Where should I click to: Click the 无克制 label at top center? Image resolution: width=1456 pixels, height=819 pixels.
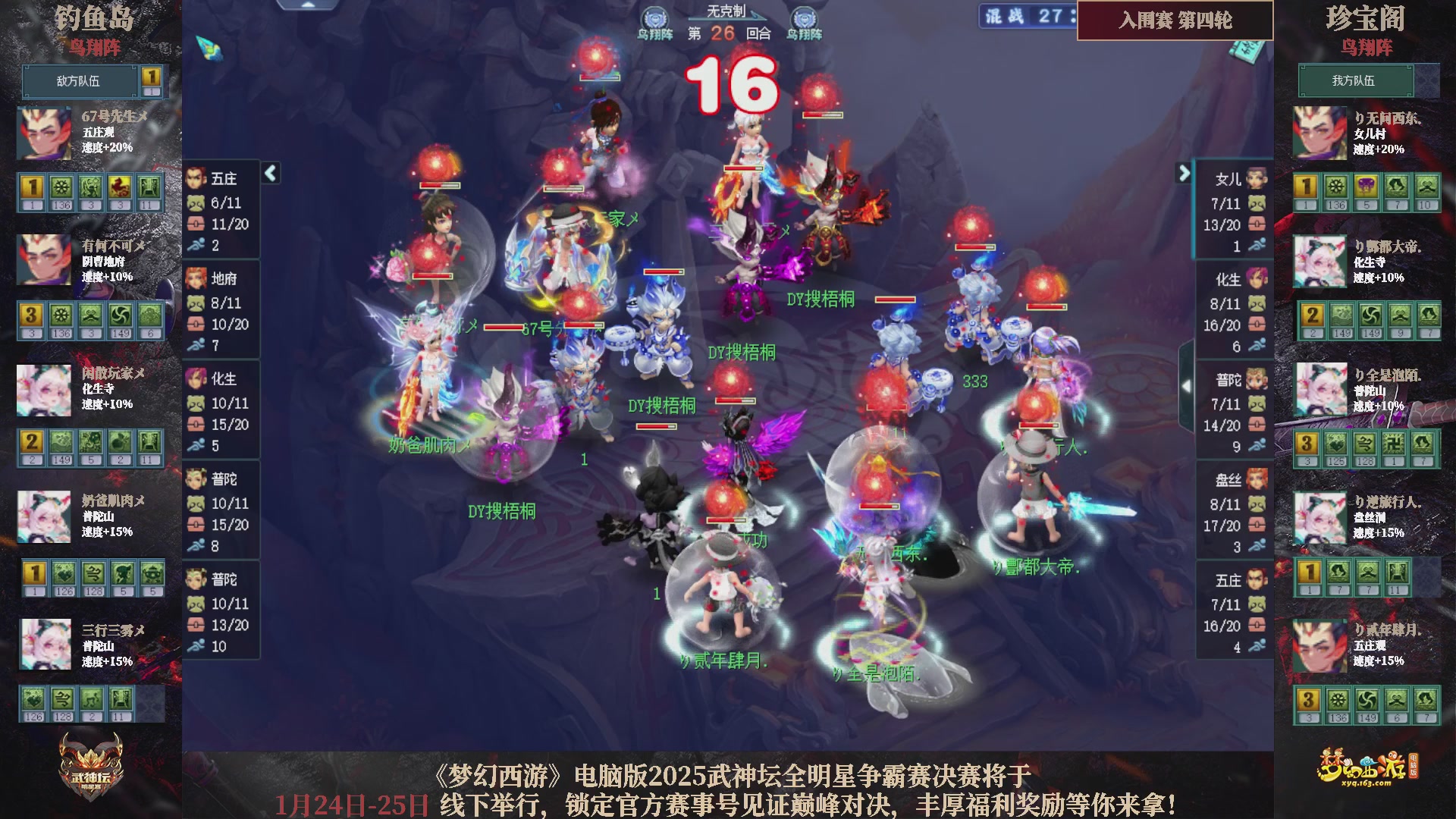tap(728, 11)
